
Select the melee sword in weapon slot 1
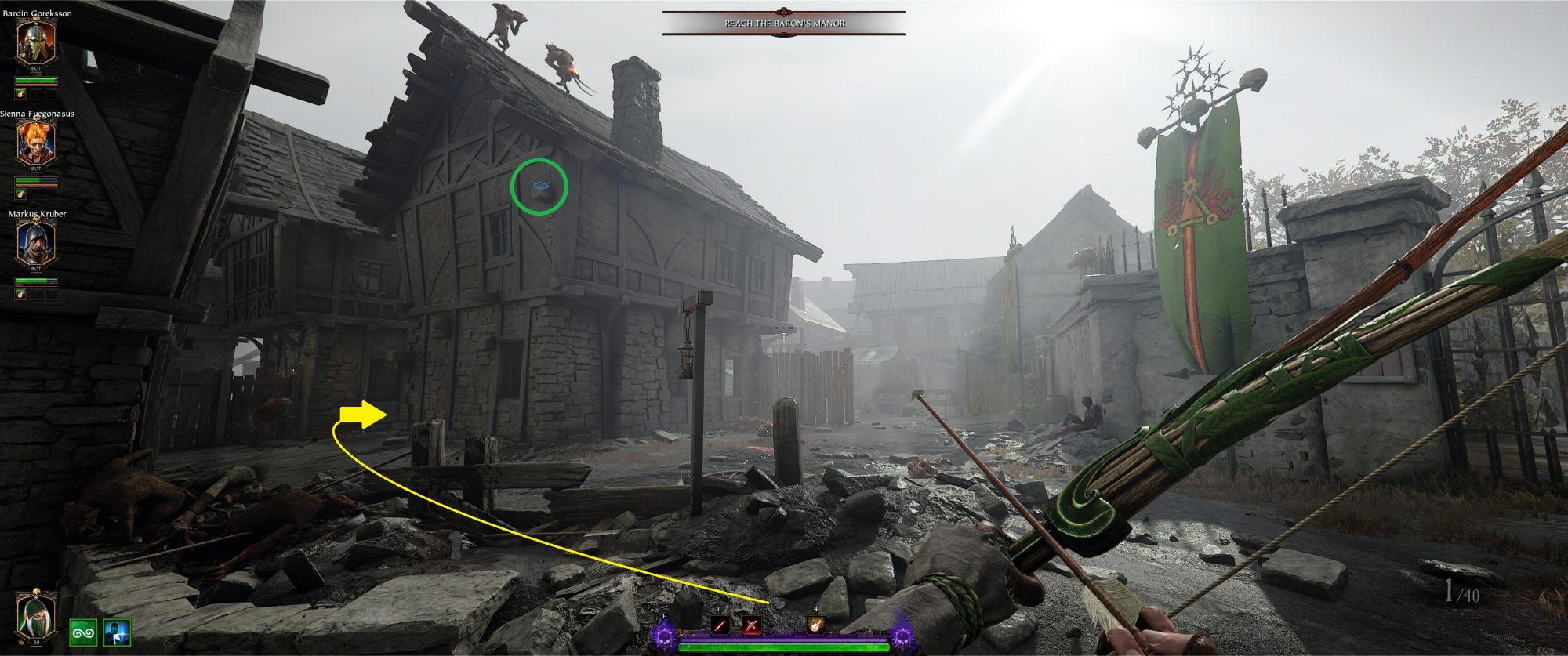click(720, 625)
